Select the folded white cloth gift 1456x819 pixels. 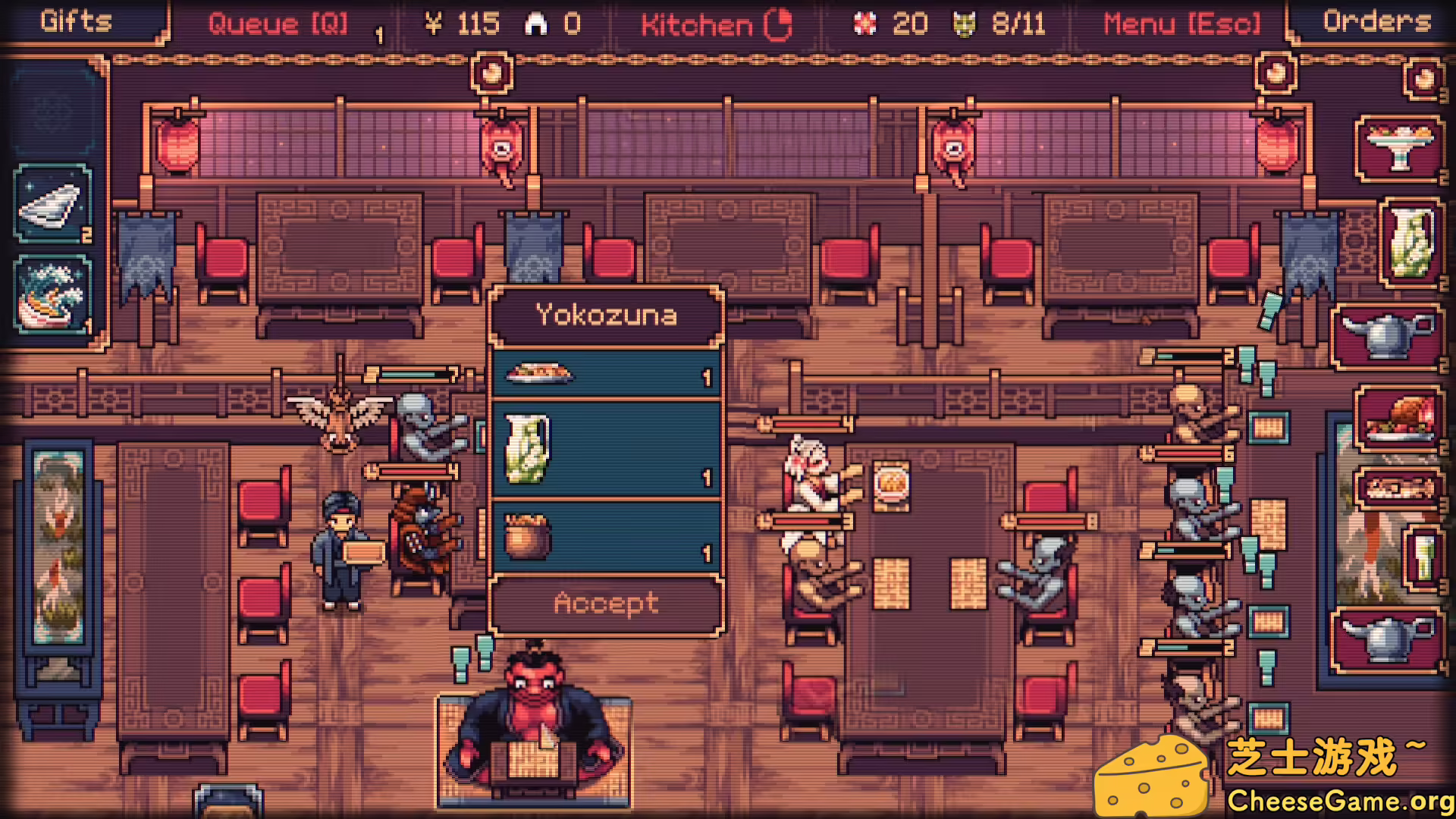[52, 205]
